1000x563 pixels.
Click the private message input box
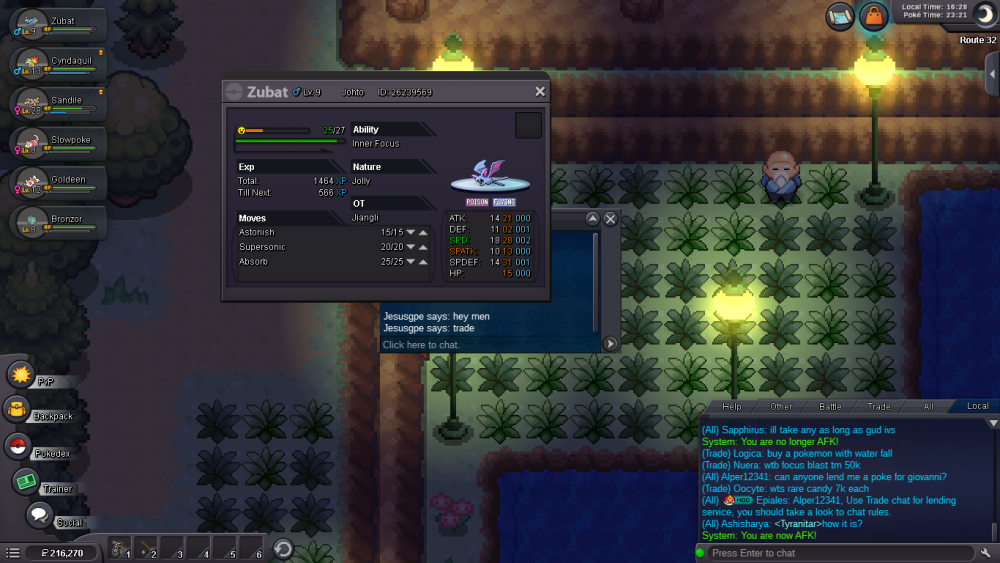[x=488, y=345]
